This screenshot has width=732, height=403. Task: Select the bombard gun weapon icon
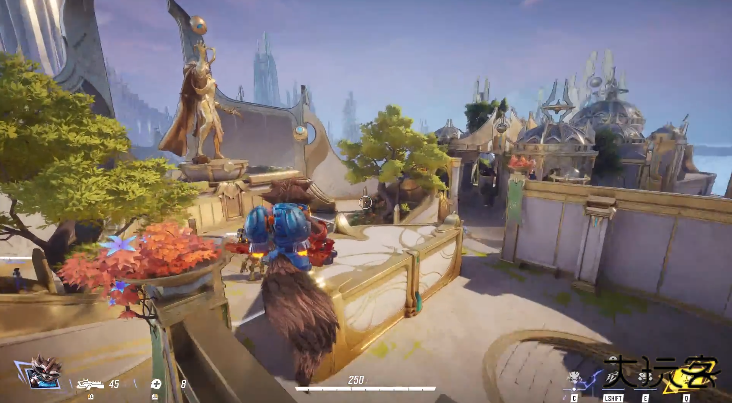(90, 383)
